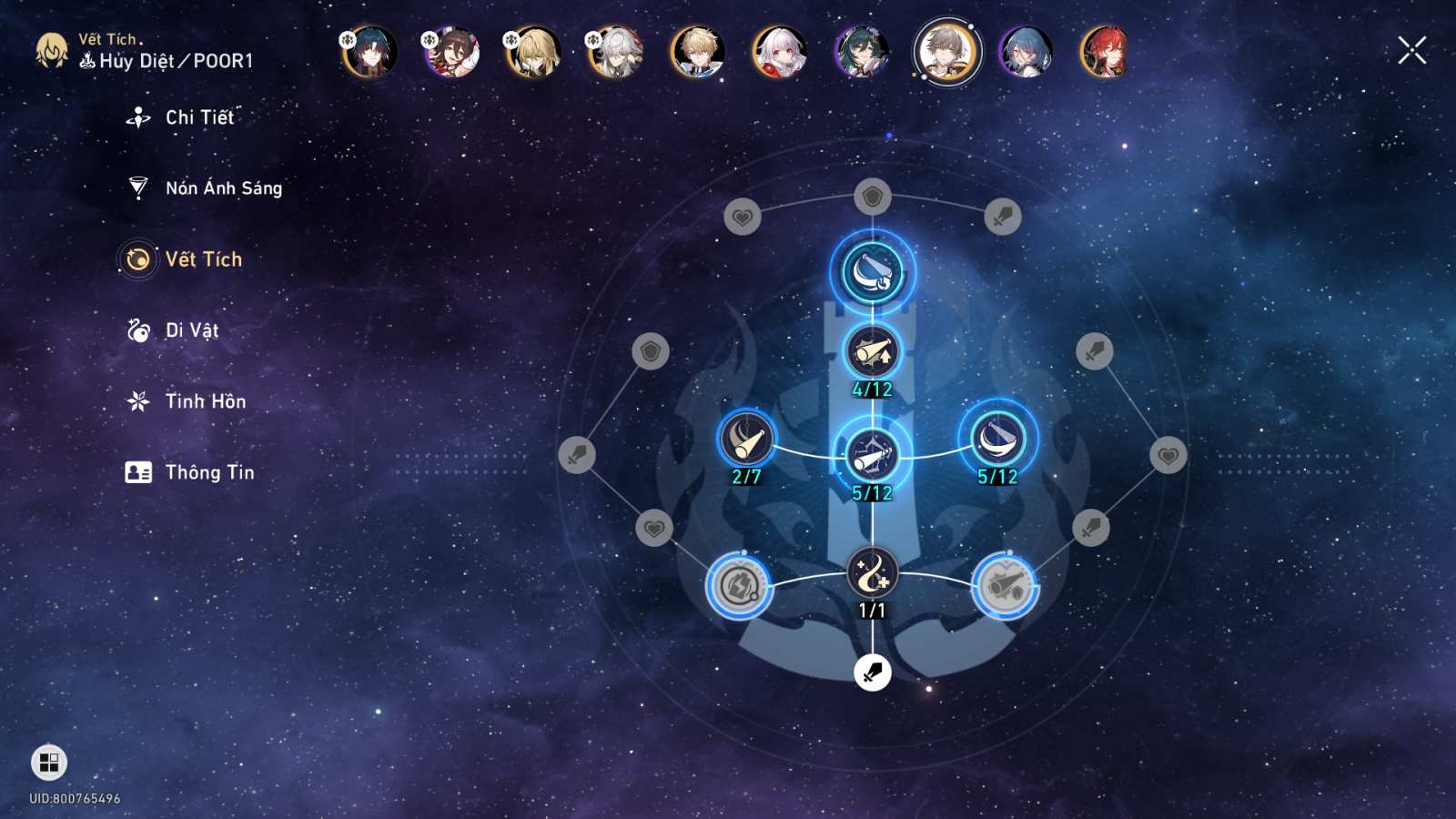
Task: Click the white sword node at the bottom
Action: pos(872,672)
